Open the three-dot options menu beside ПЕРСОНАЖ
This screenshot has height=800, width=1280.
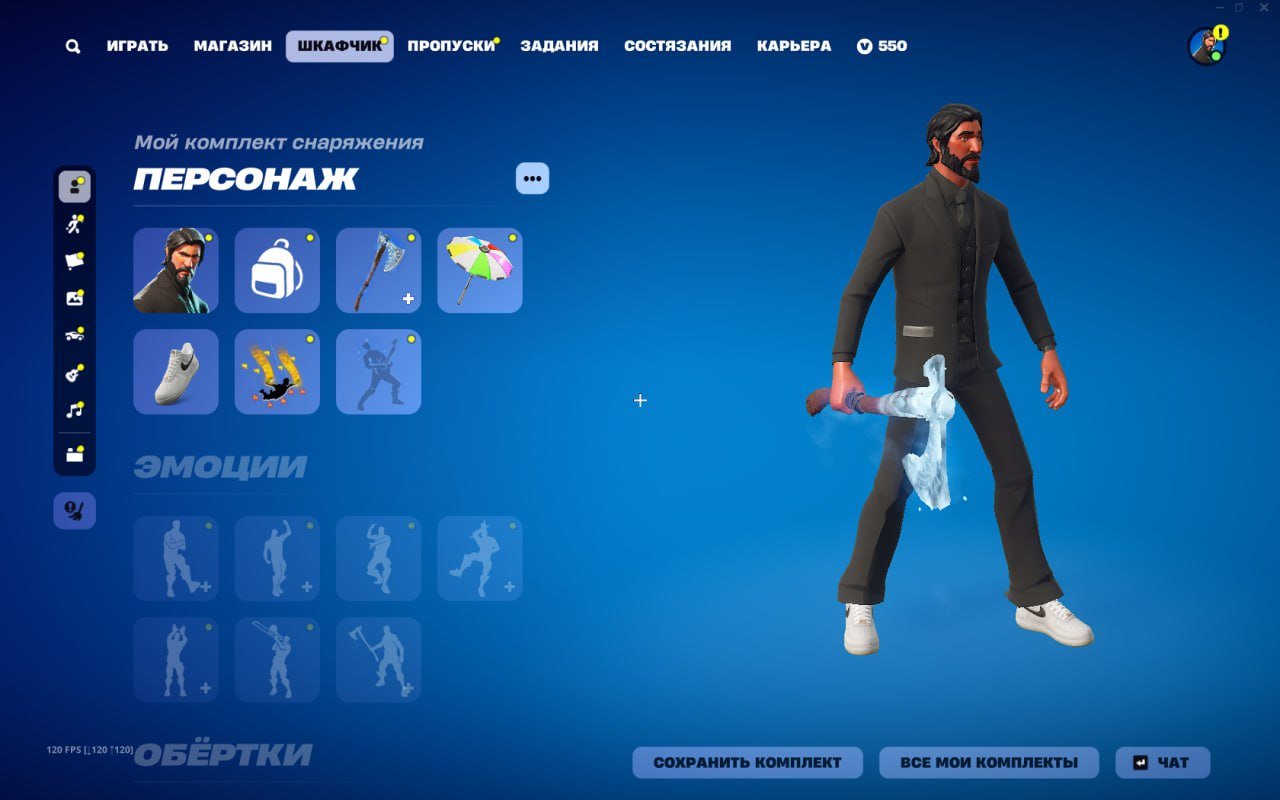(532, 178)
